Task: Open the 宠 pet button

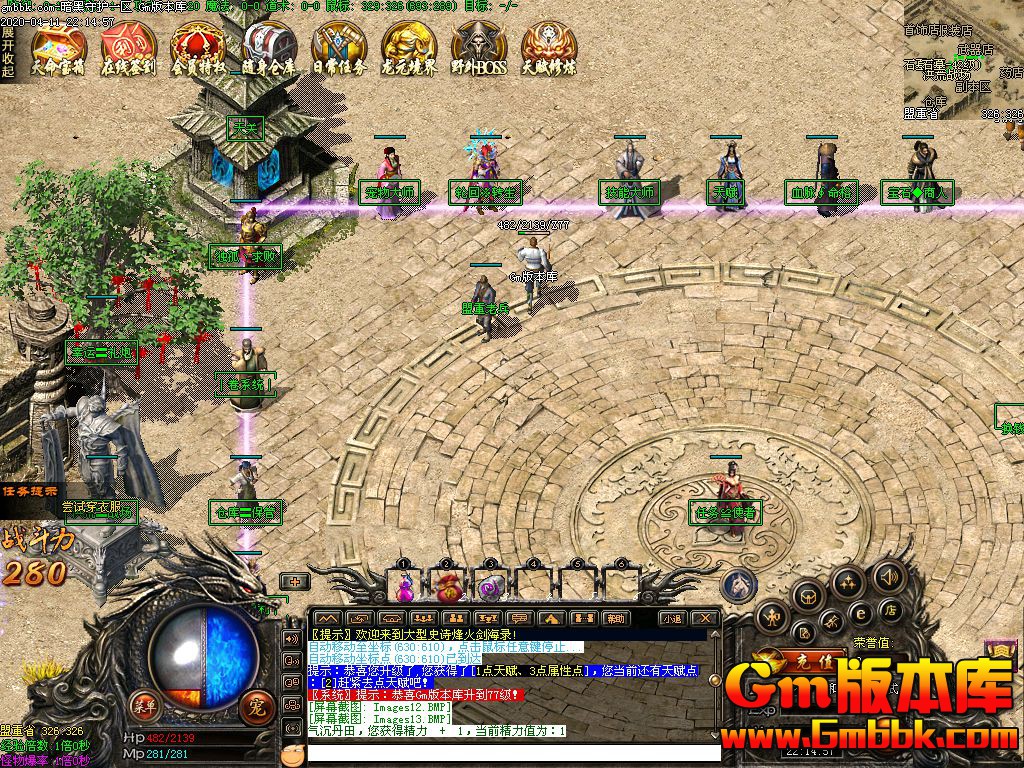Action: pos(255,705)
